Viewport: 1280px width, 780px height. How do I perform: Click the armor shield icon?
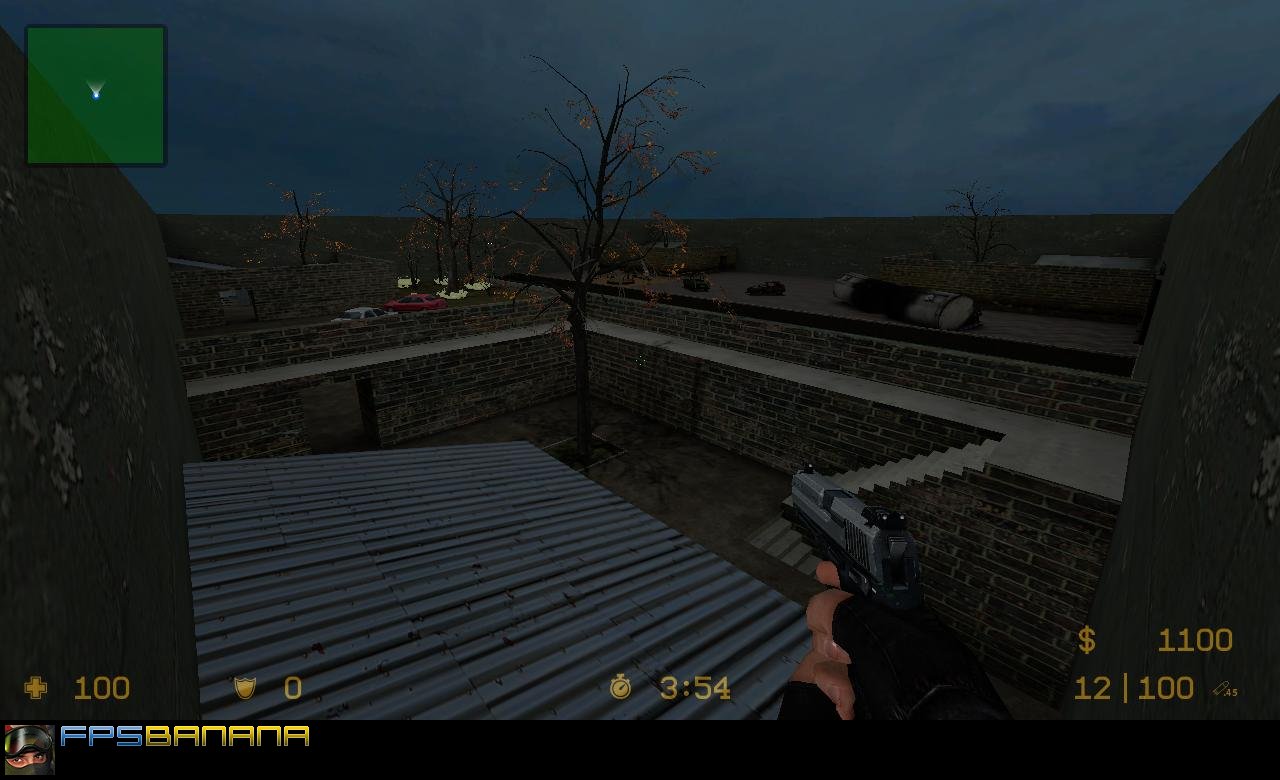tap(243, 687)
